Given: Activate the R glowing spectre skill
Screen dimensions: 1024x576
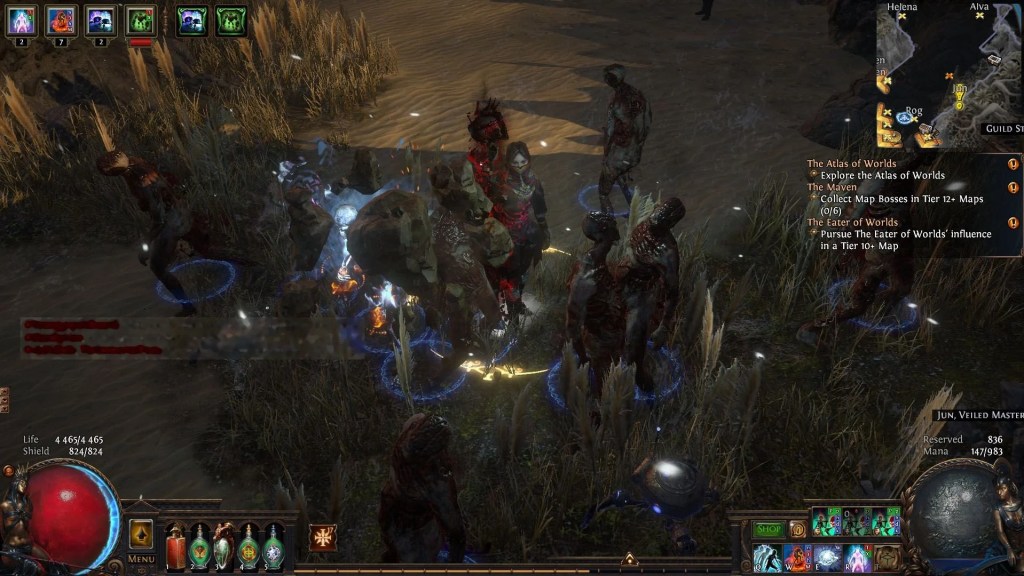Looking at the screenshot, I should pyautogui.click(x=857, y=557).
